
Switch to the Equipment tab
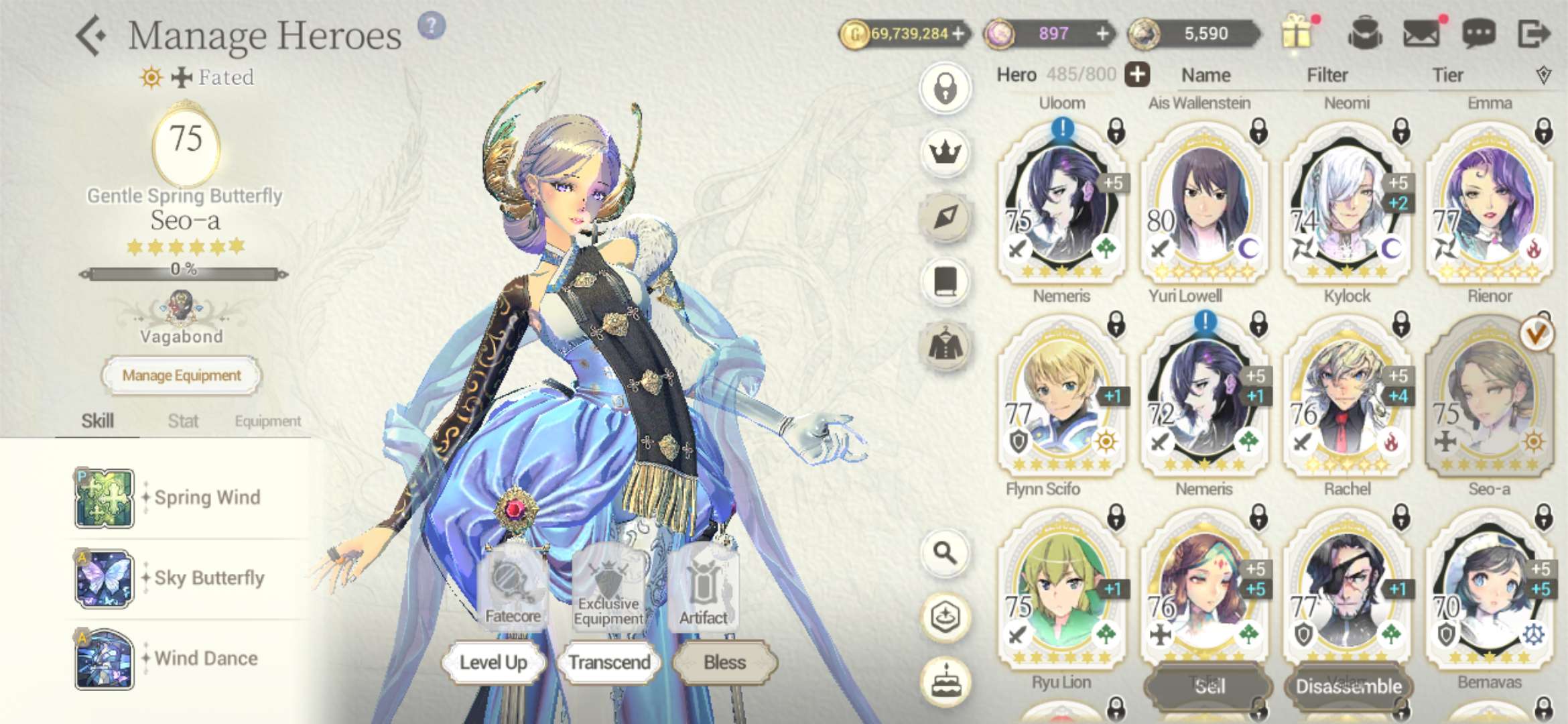tap(267, 421)
